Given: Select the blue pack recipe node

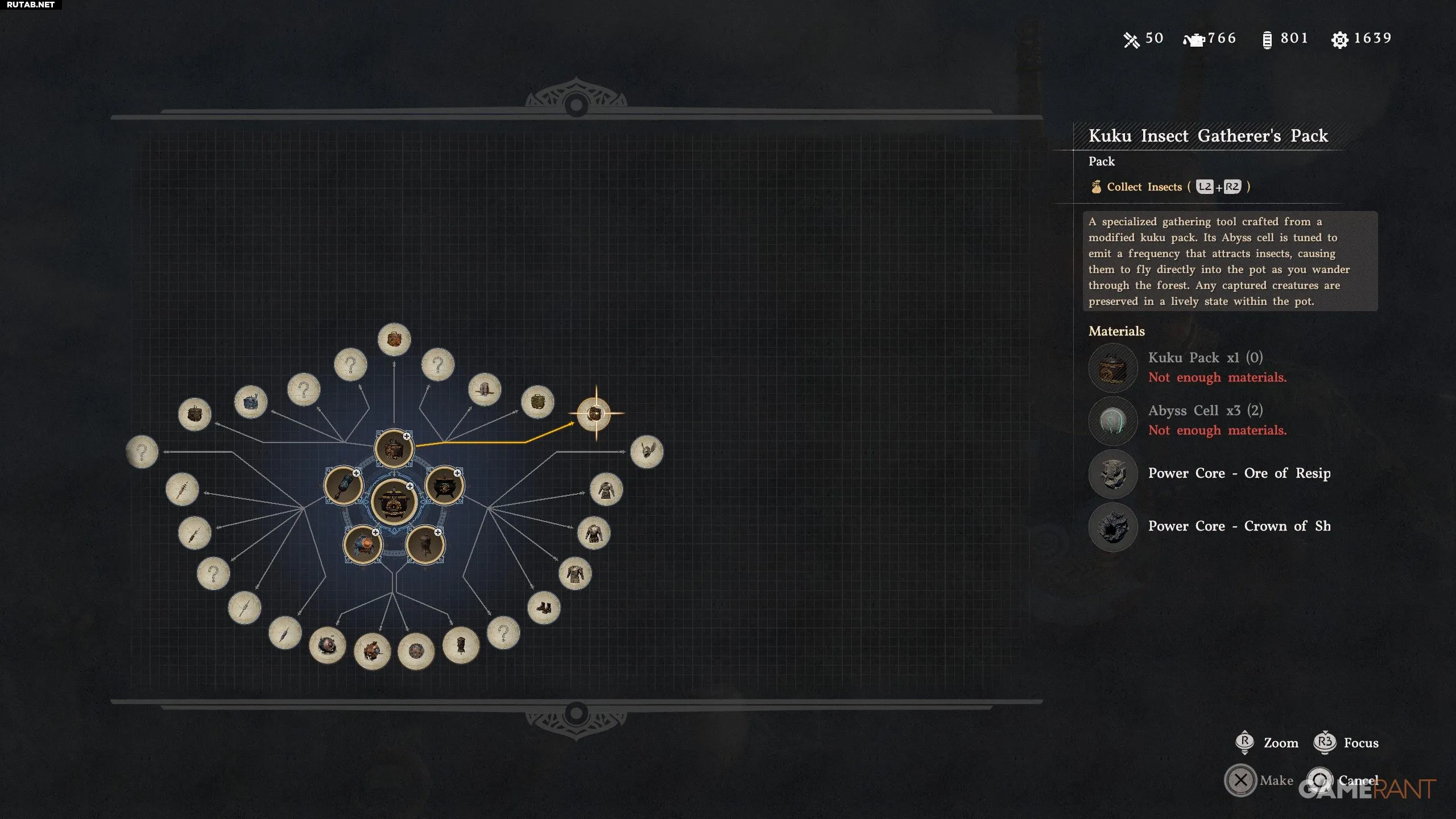Looking at the screenshot, I should [x=251, y=402].
